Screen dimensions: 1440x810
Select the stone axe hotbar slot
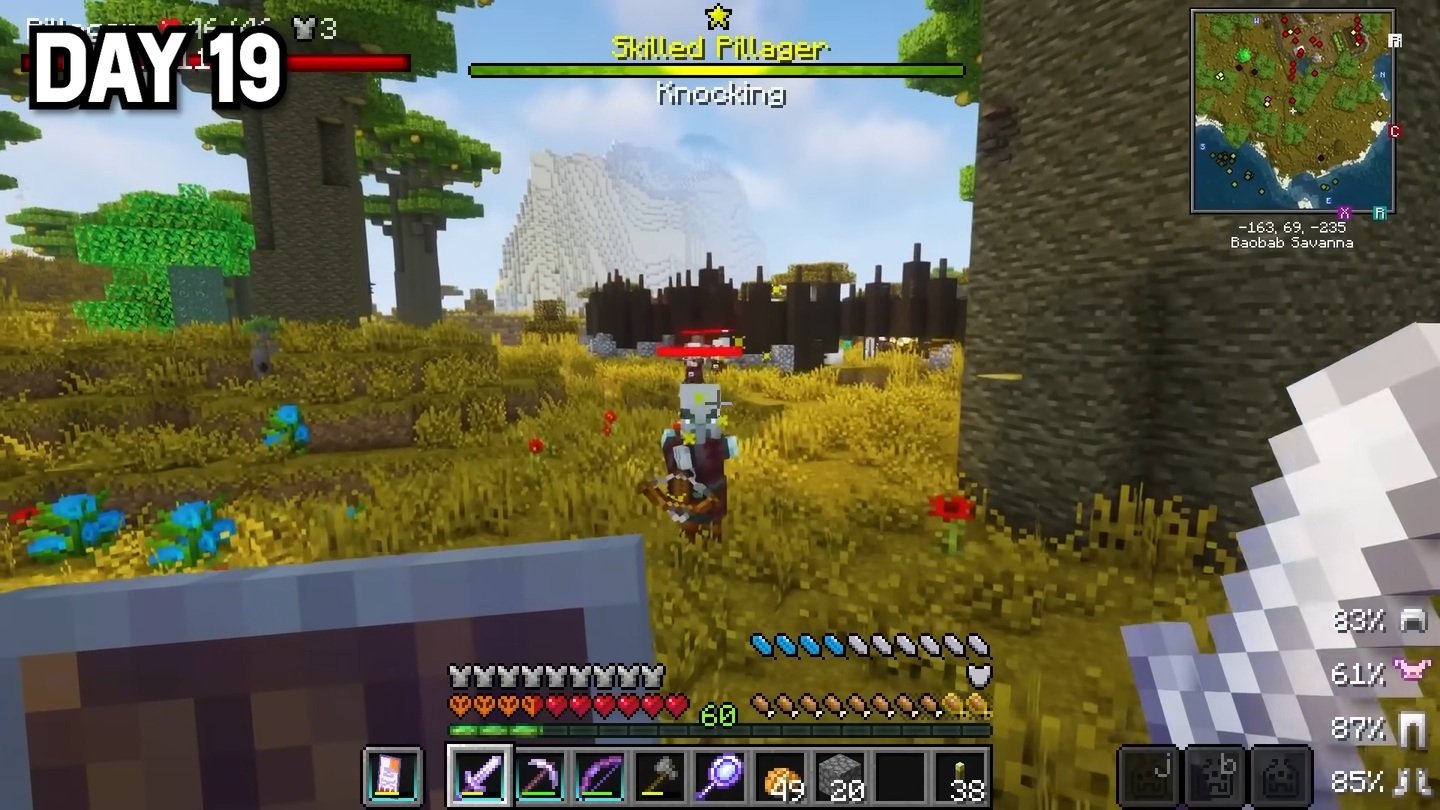tap(660, 776)
